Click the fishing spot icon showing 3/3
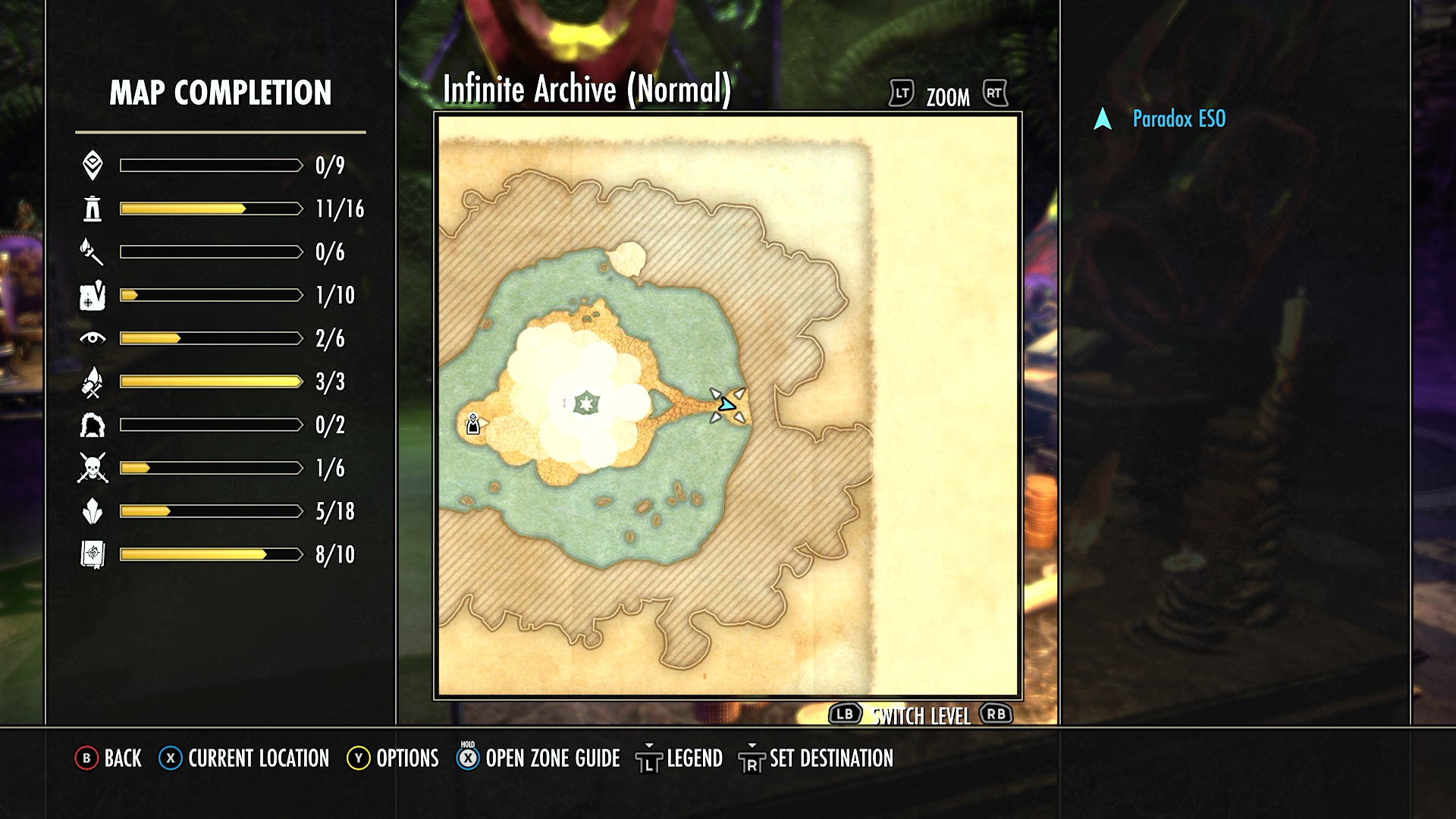Image resolution: width=1456 pixels, height=819 pixels. (x=91, y=381)
